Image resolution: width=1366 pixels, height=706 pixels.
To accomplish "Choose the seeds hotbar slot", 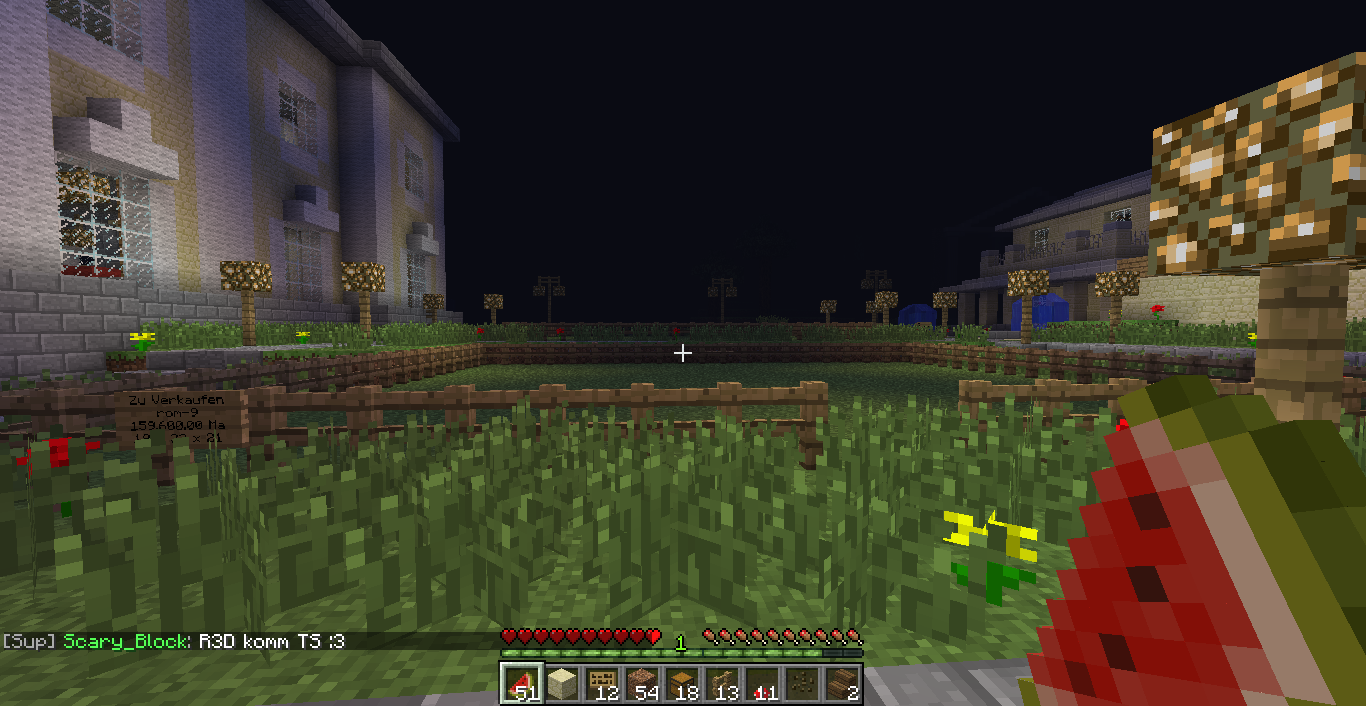I will coord(801,684).
